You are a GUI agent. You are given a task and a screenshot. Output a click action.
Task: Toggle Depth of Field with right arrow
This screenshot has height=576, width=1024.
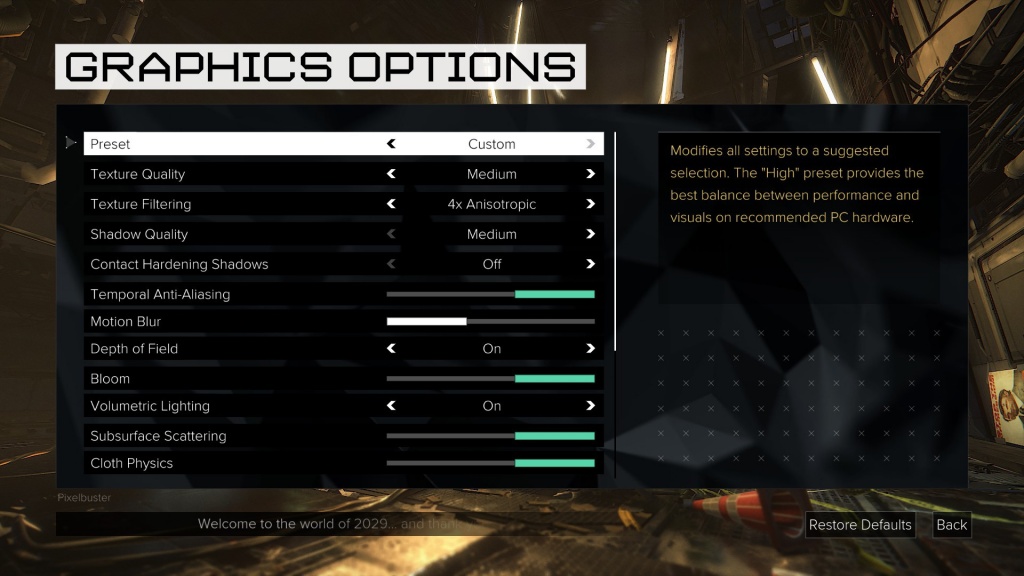point(591,349)
